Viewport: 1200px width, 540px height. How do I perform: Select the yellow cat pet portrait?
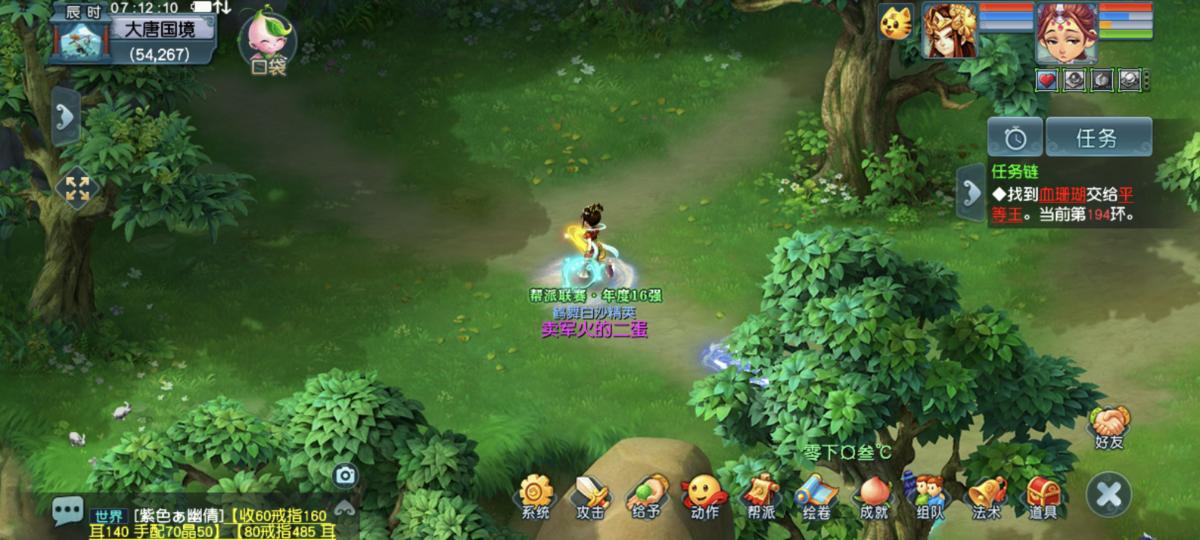coord(897,22)
